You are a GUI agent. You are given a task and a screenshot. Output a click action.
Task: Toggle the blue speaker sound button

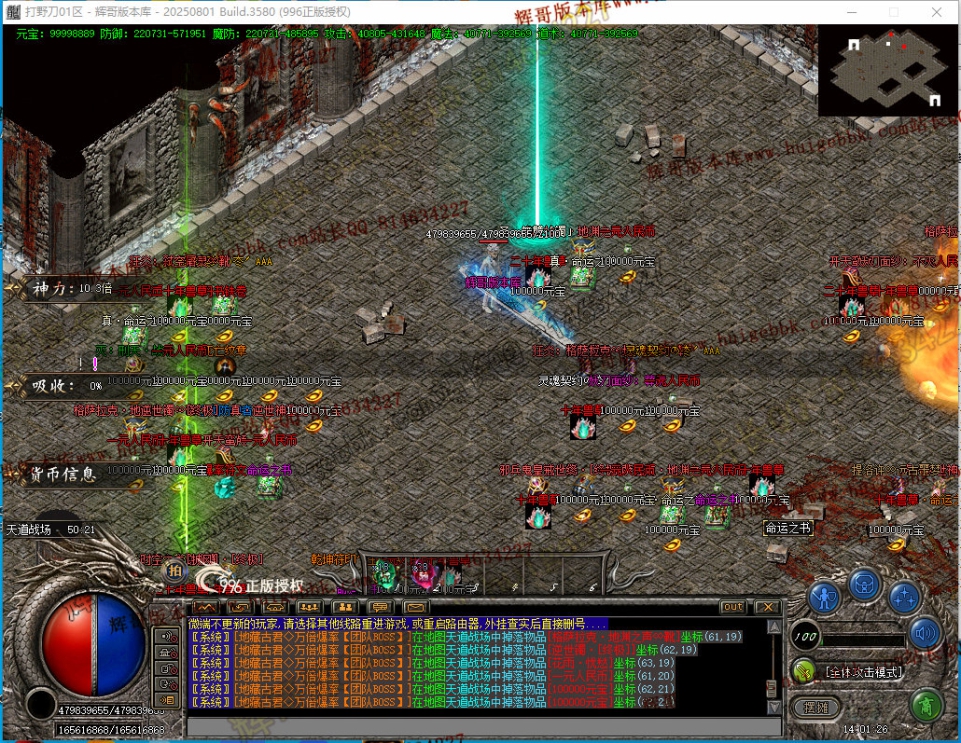(x=925, y=633)
